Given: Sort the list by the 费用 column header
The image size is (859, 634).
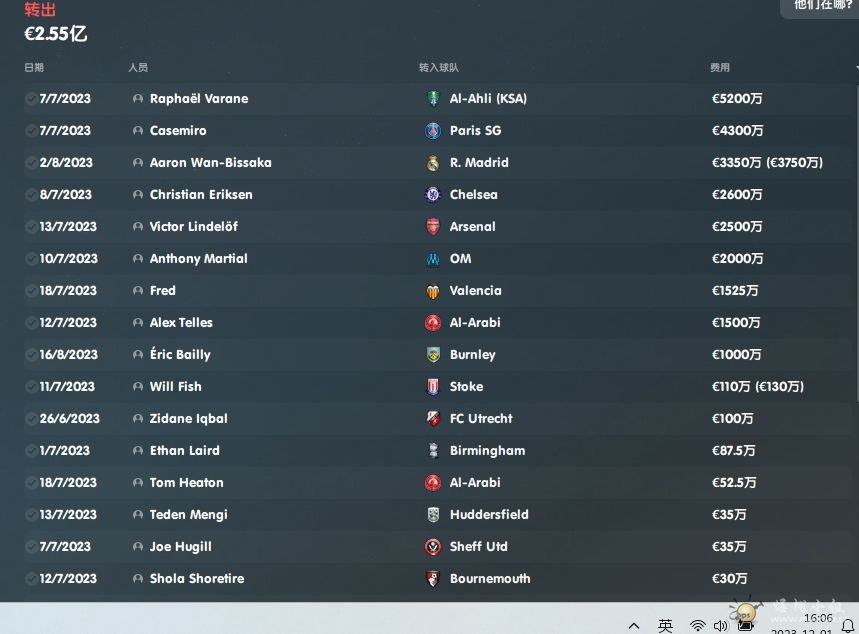Looking at the screenshot, I should tap(720, 68).
